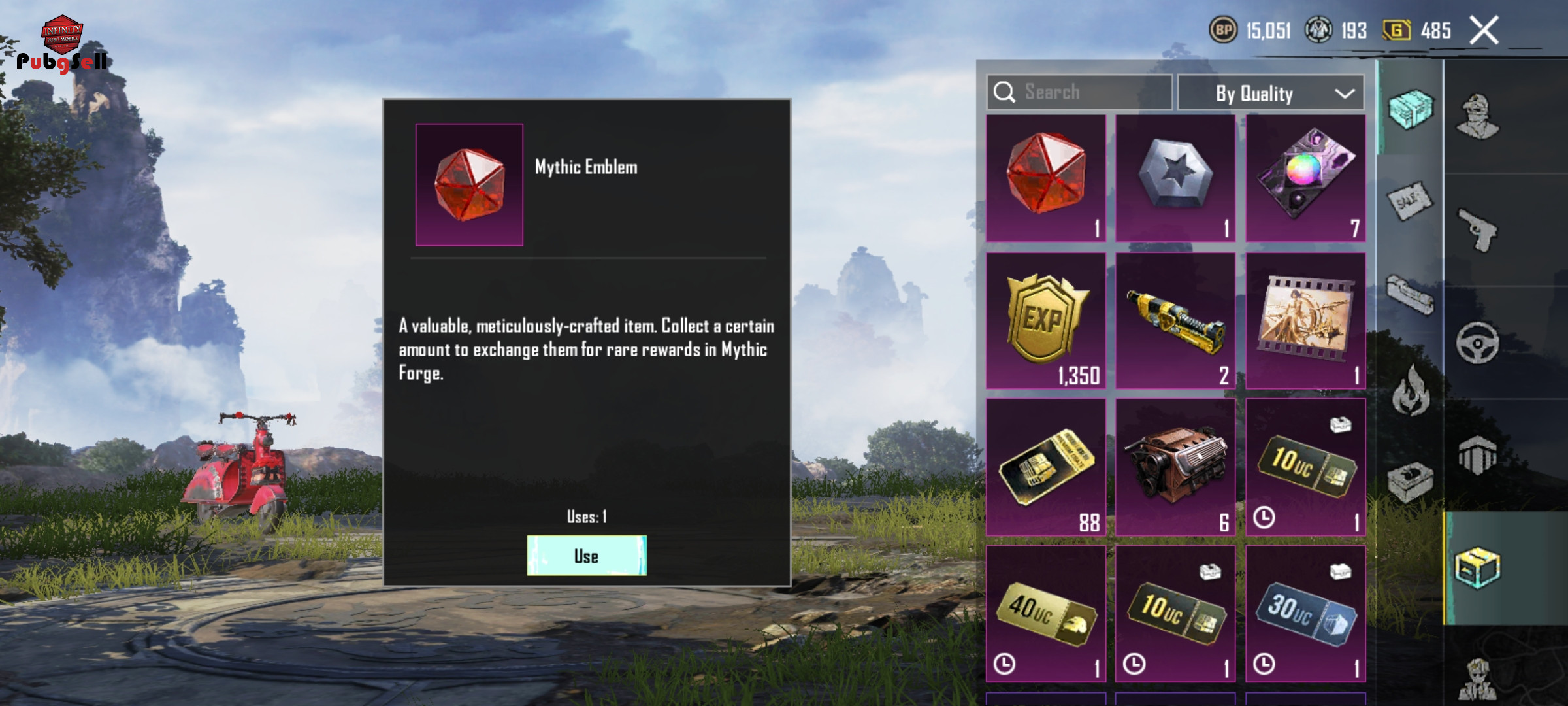The height and width of the screenshot is (706, 1568).
Task: Select the 30 UC voucher
Action: click(1305, 614)
